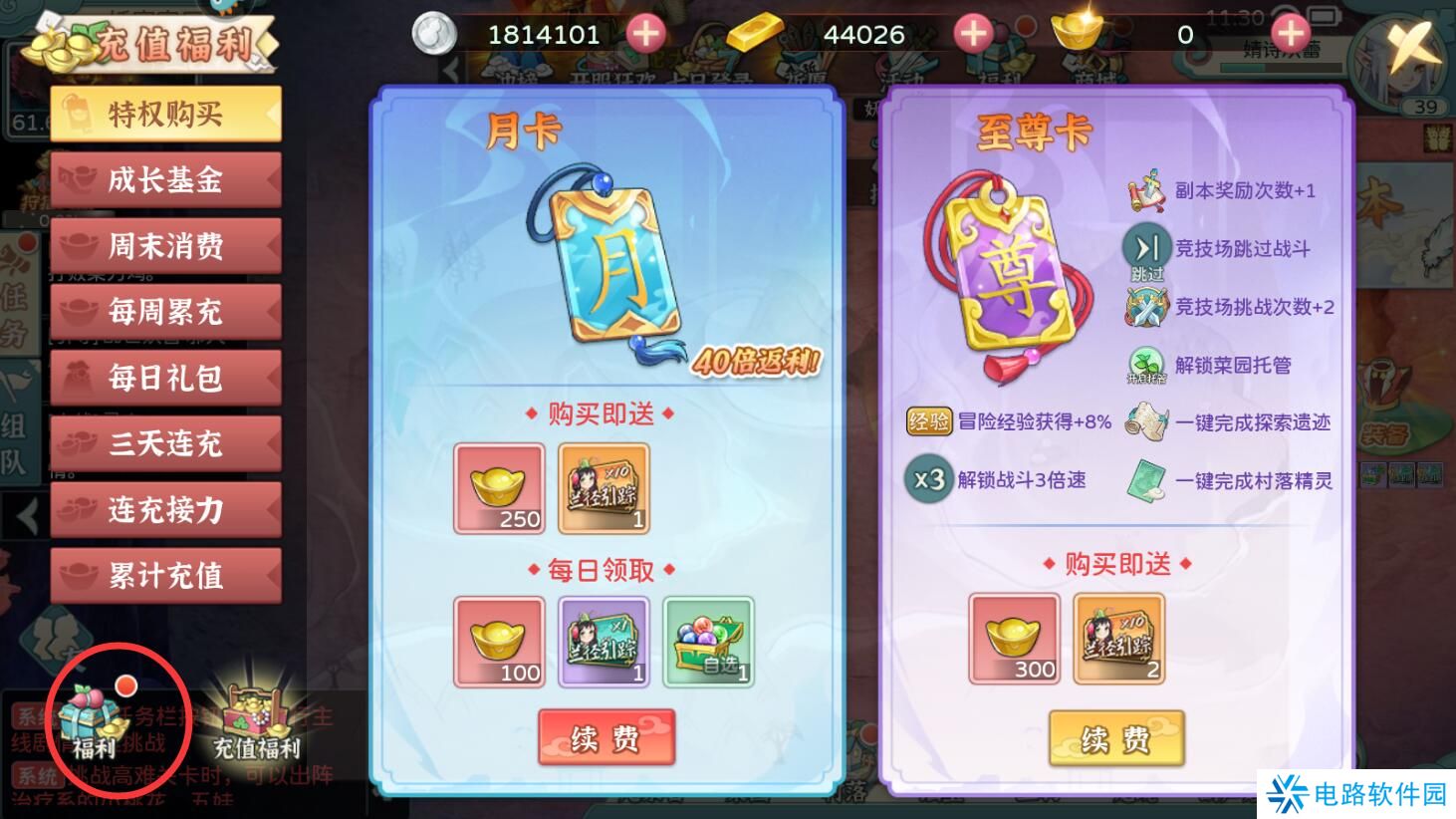Open the 累计充值 section

(165, 576)
